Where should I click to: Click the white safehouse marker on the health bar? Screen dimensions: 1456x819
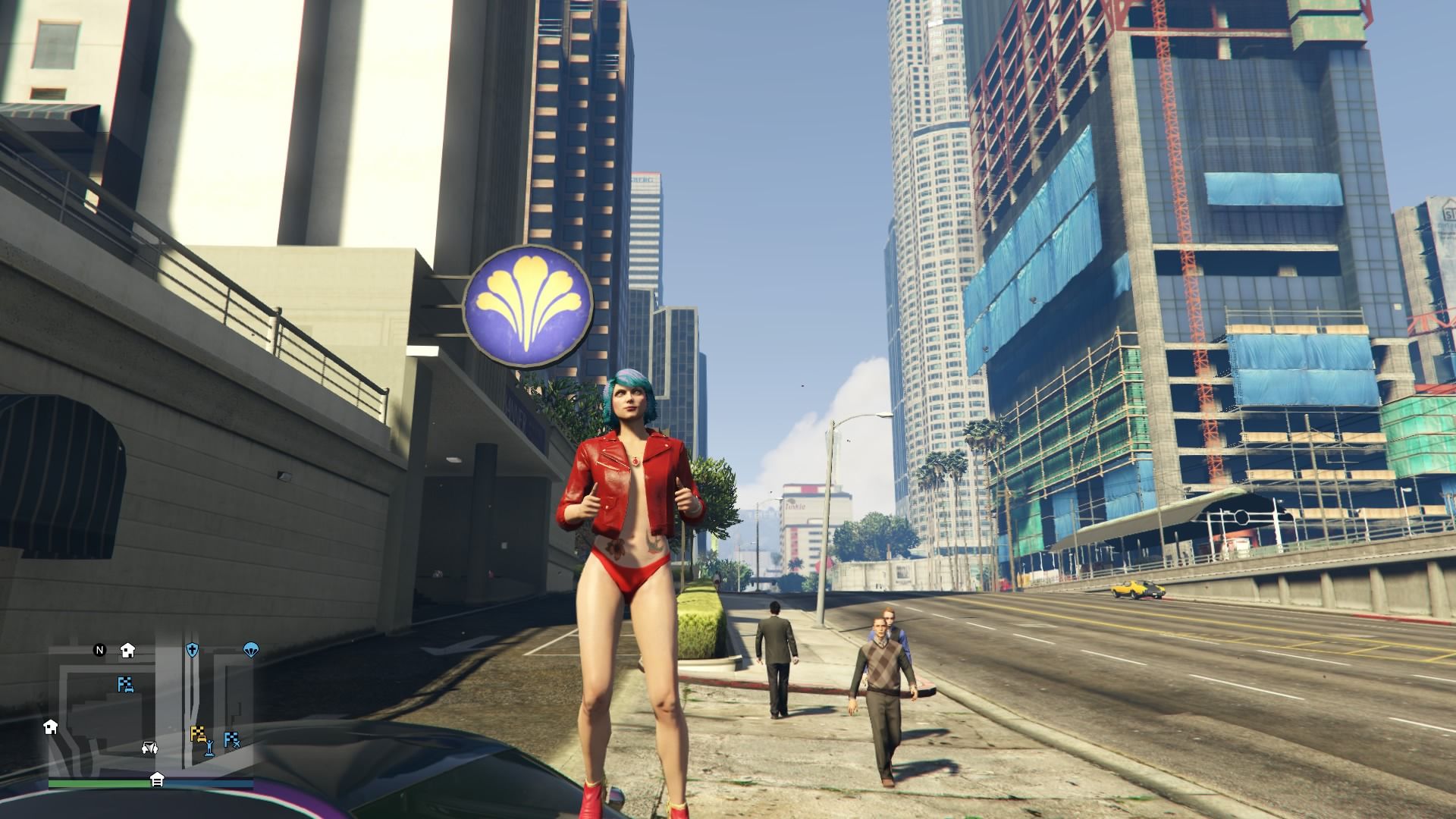[158, 780]
